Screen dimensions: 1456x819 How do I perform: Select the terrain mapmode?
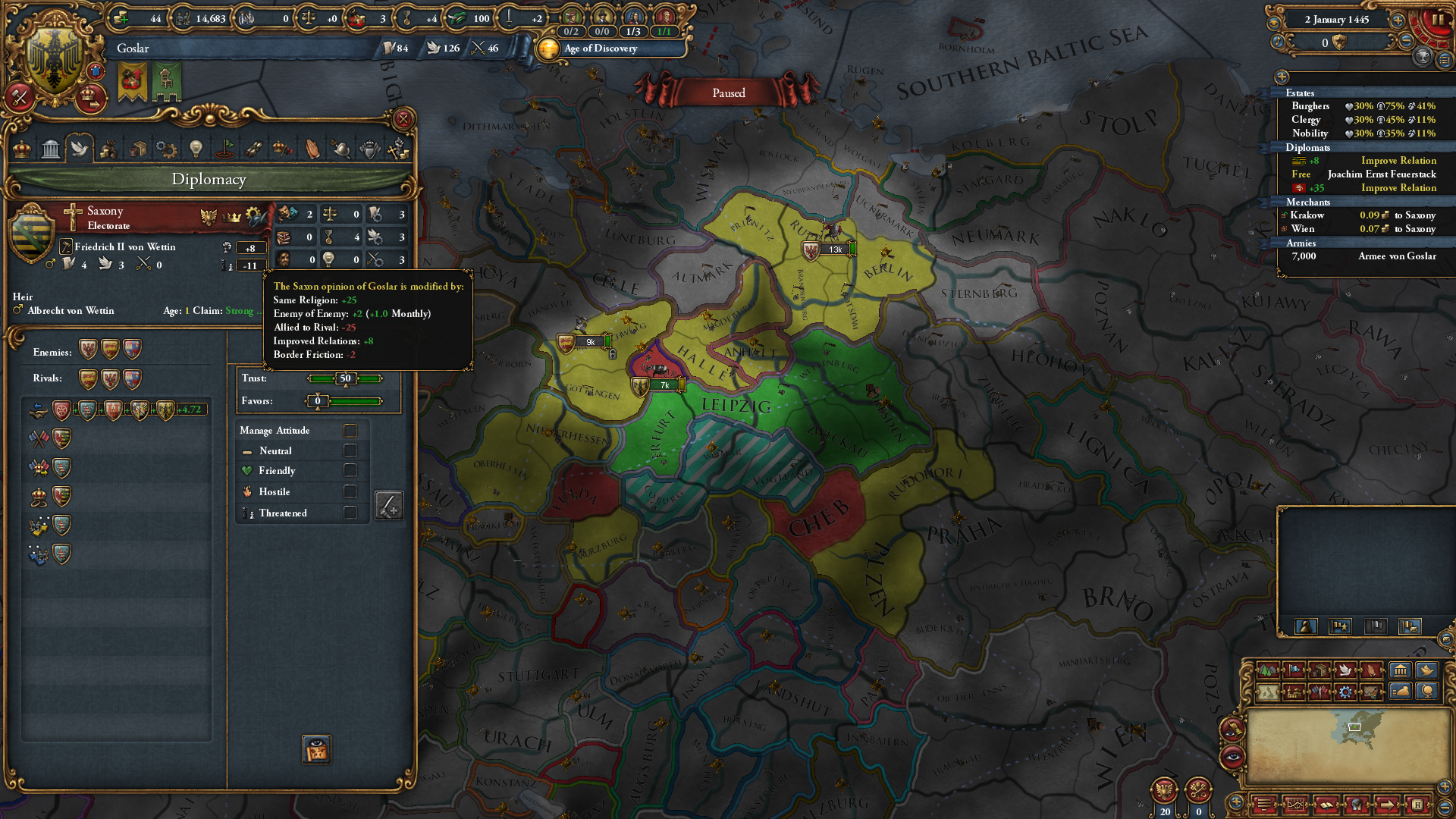pos(1268,670)
